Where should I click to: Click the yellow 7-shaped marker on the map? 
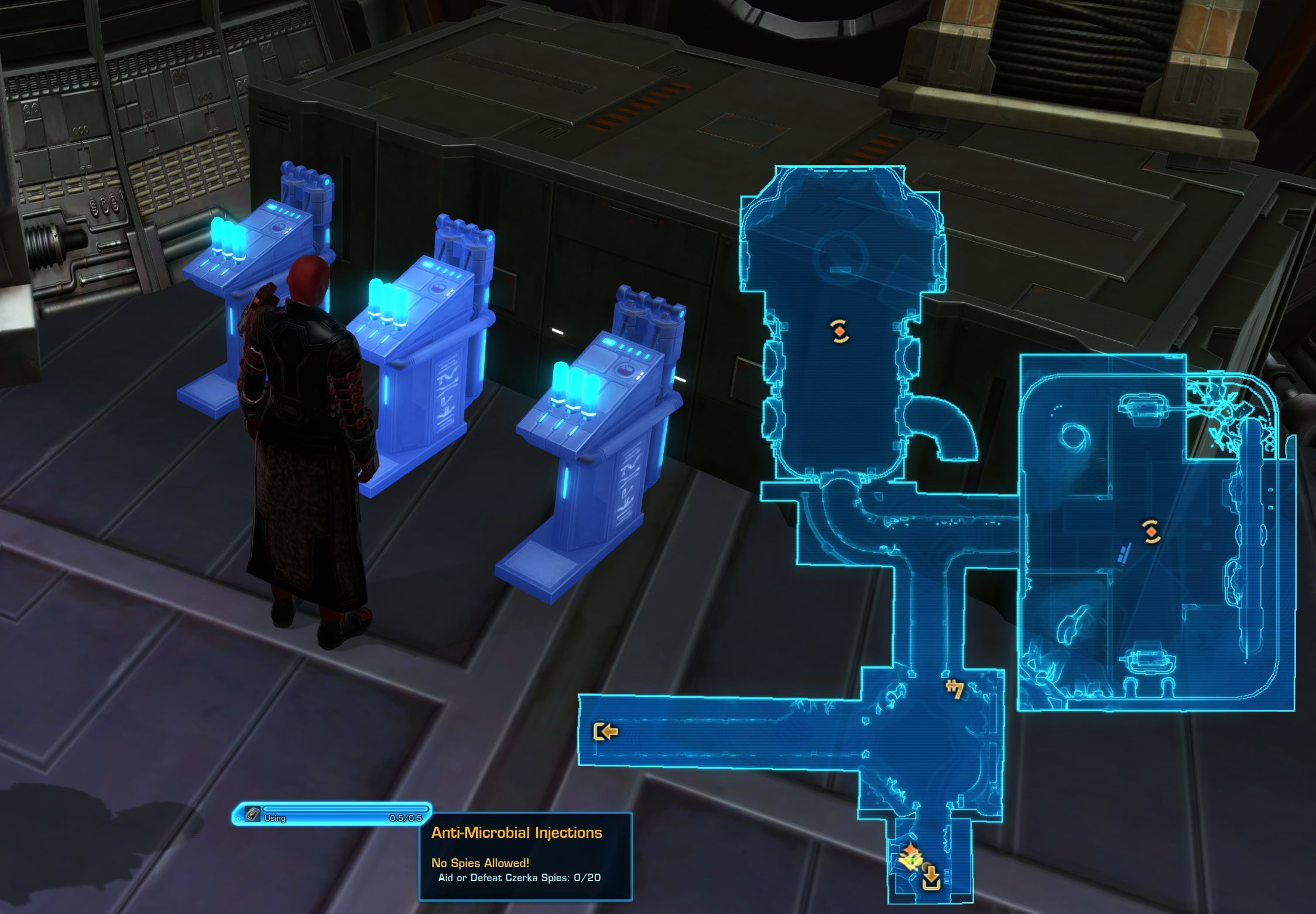(955, 689)
